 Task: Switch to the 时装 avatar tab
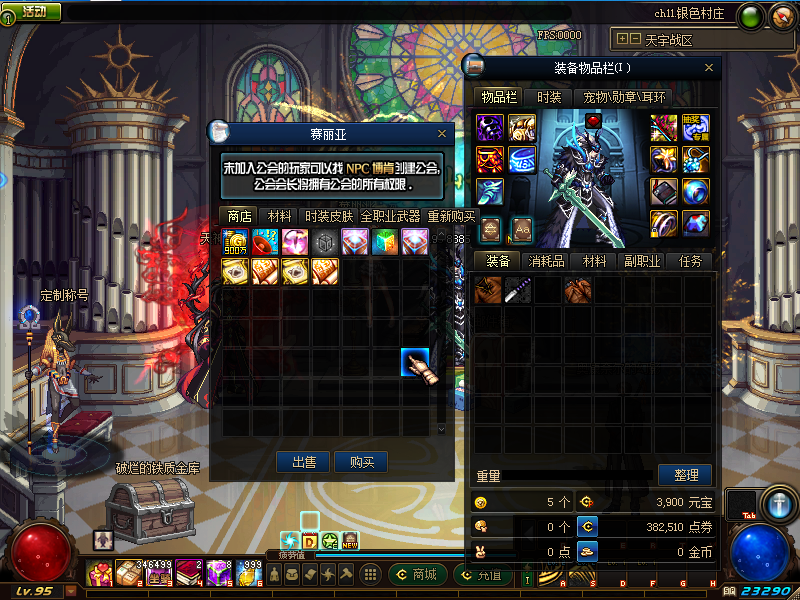tap(549, 97)
